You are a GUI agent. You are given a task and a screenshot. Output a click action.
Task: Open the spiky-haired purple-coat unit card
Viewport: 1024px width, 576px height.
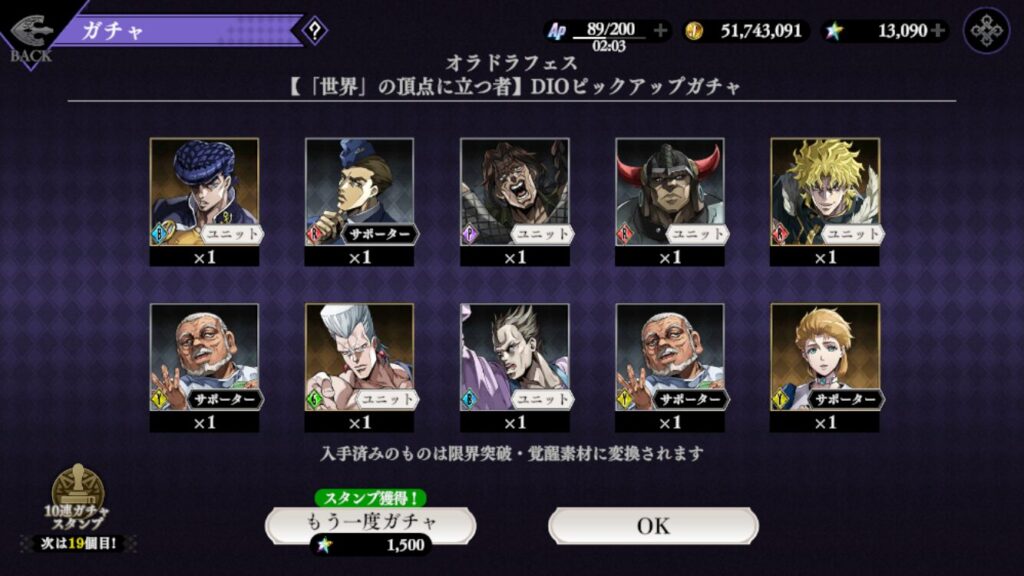tap(514, 358)
